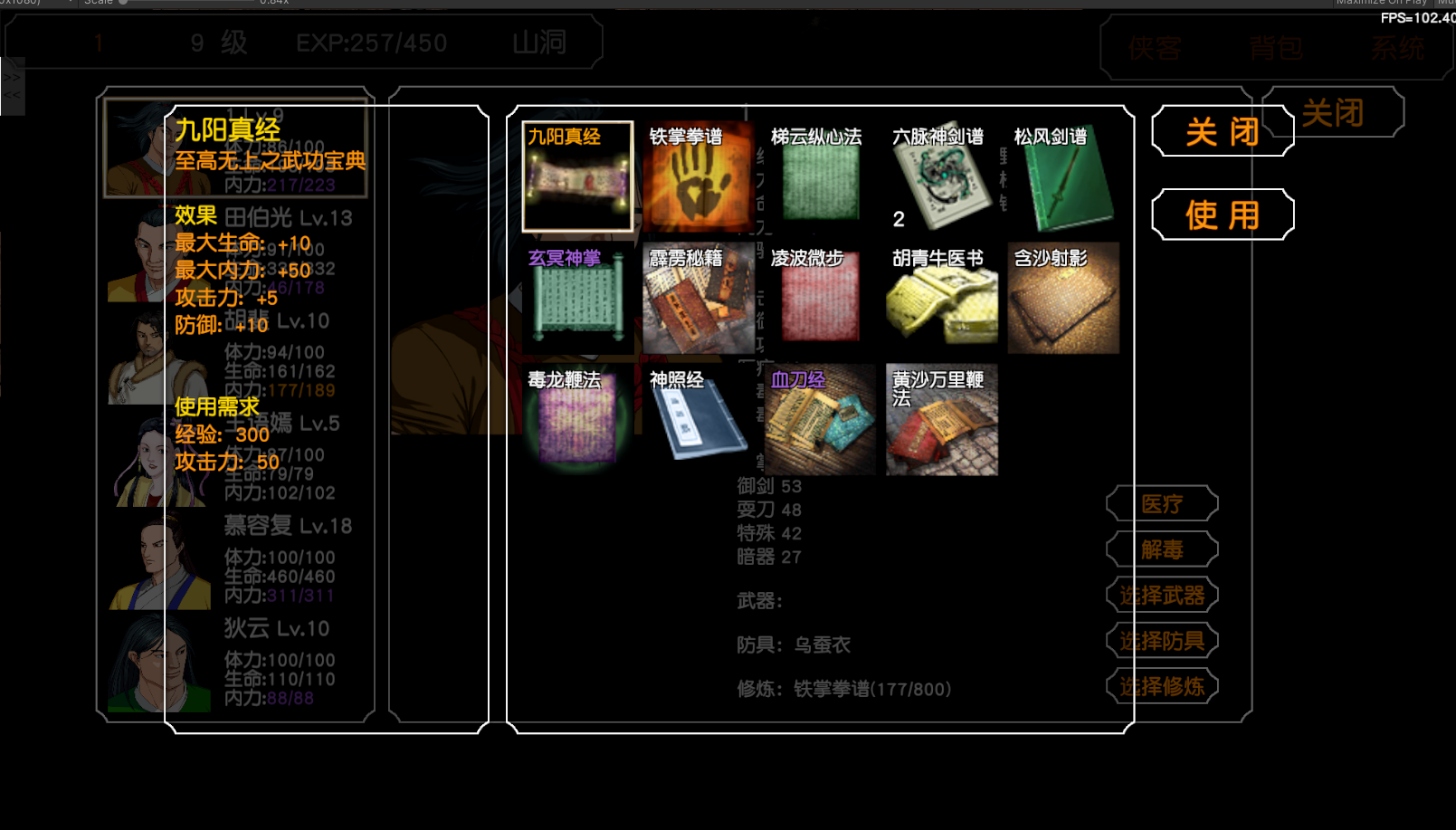Select the 神照经 book icon

[x=700, y=419]
